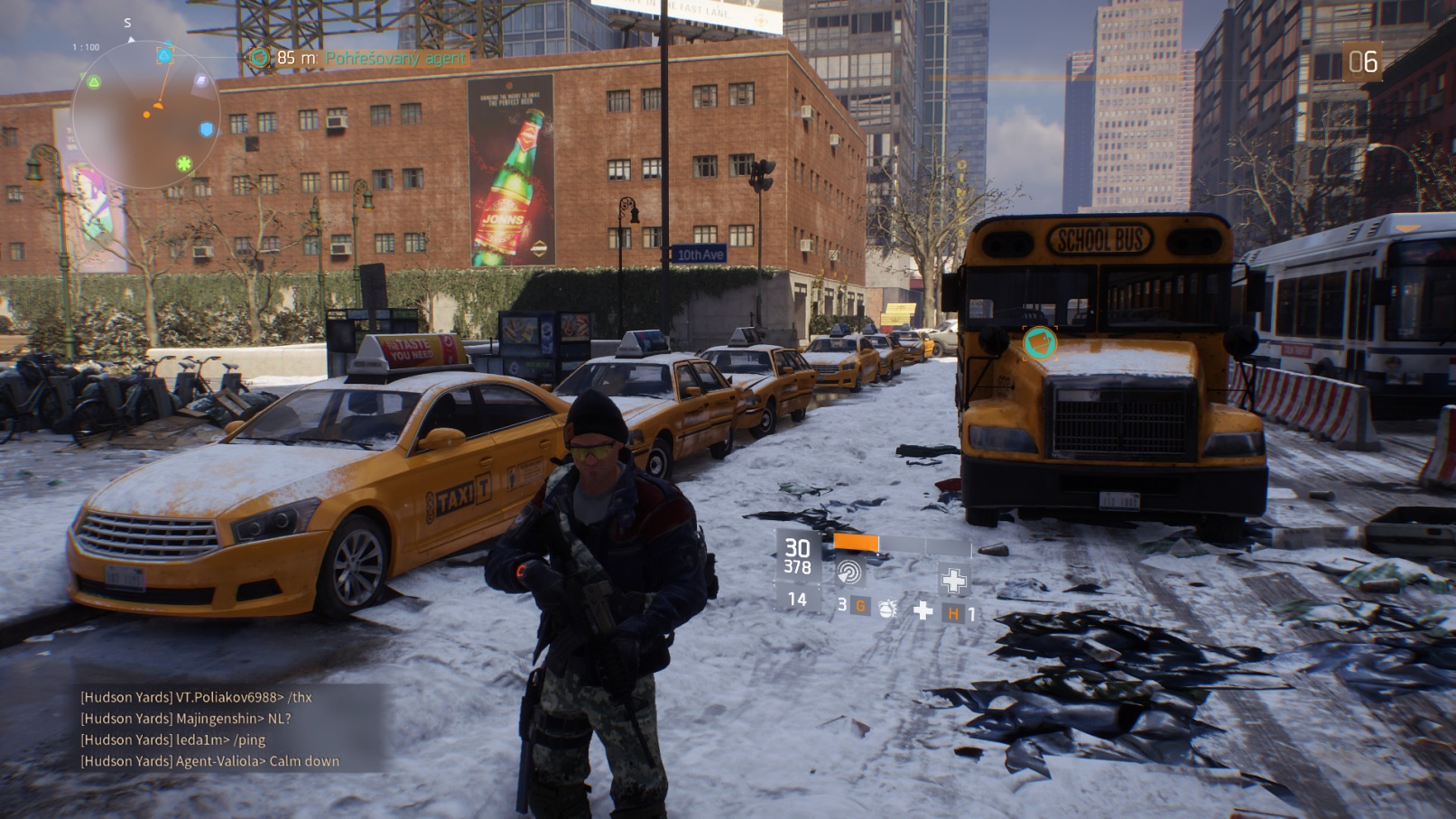Open the circular minimap
Image resolution: width=1456 pixels, height=819 pixels.
coord(146,116)
